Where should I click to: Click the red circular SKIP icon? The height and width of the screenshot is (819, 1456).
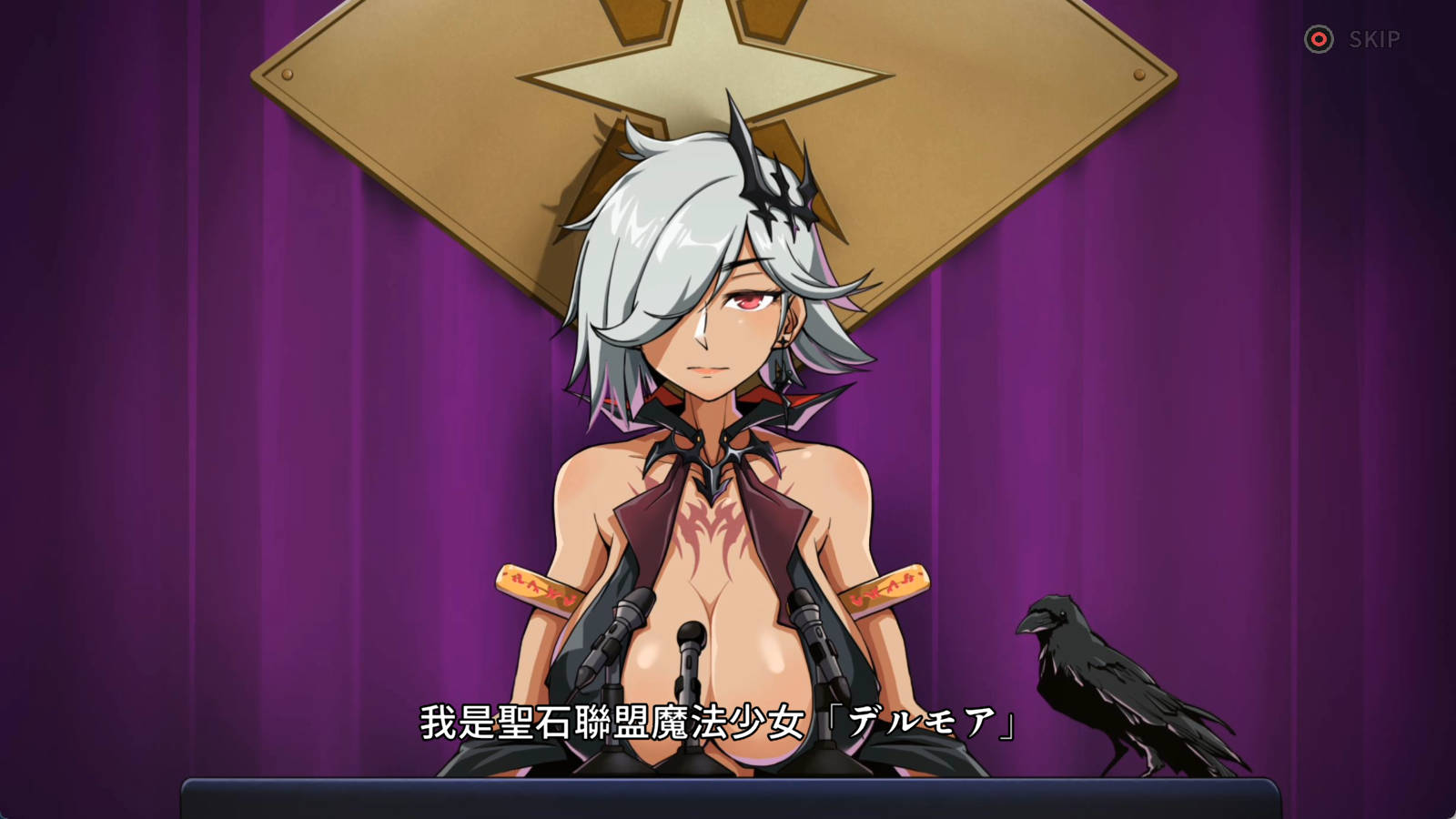click(x=1319, y=38)
